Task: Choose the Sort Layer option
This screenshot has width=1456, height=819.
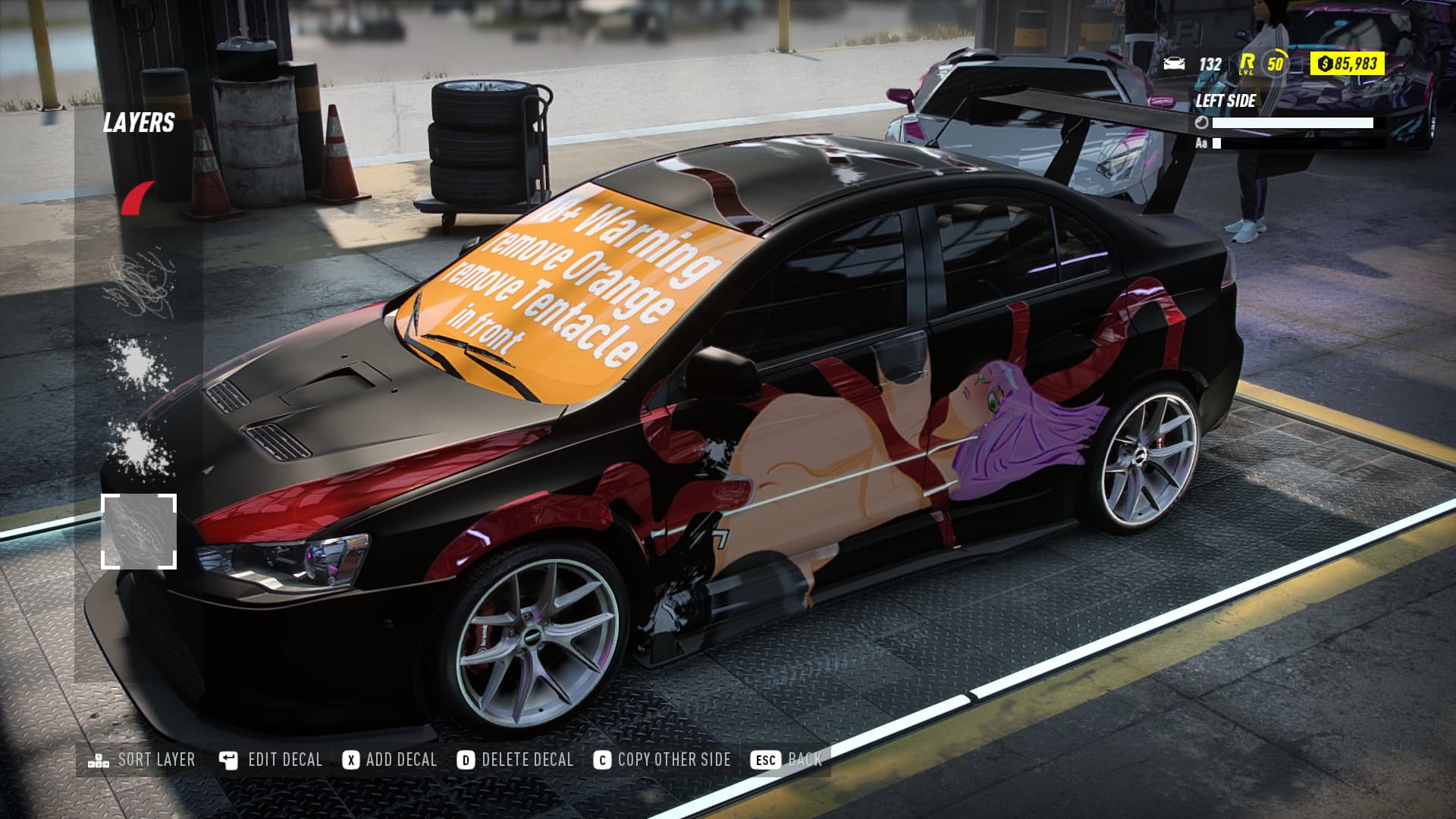Action: coord(142,760)
